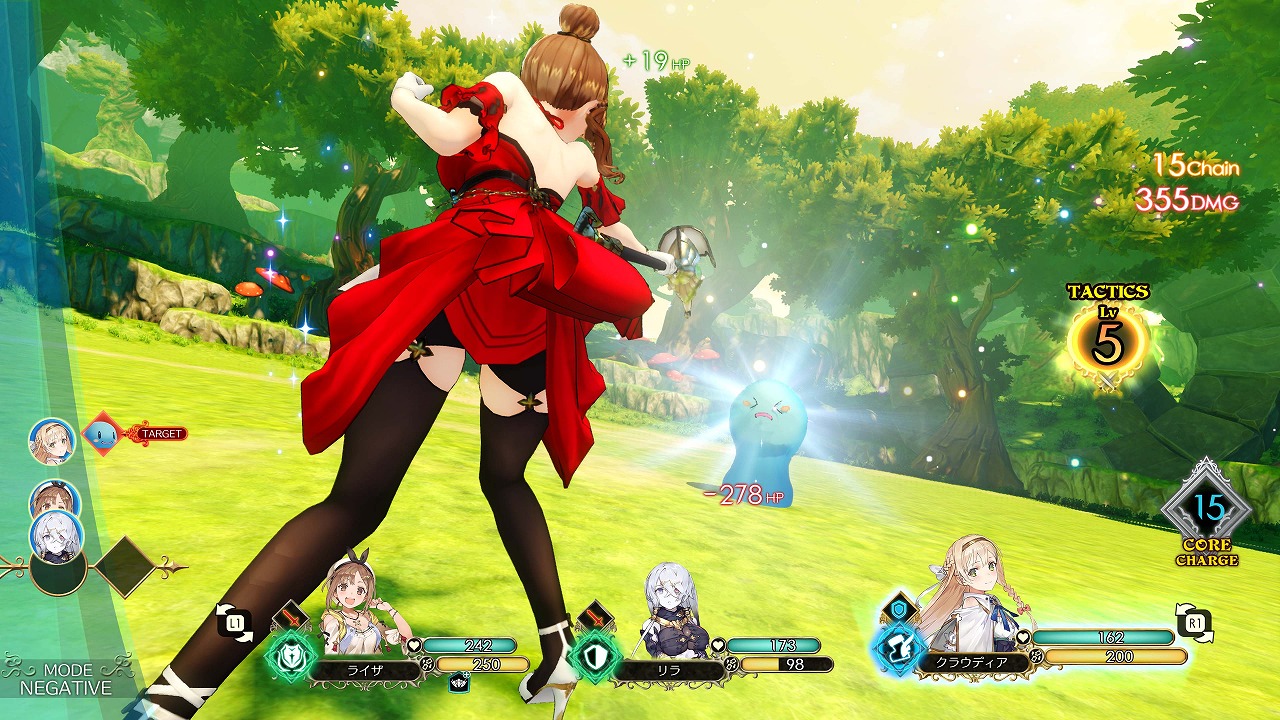1280x720 pixels.
Task: Select the blue slime target icon
Action: coord(103,435)
